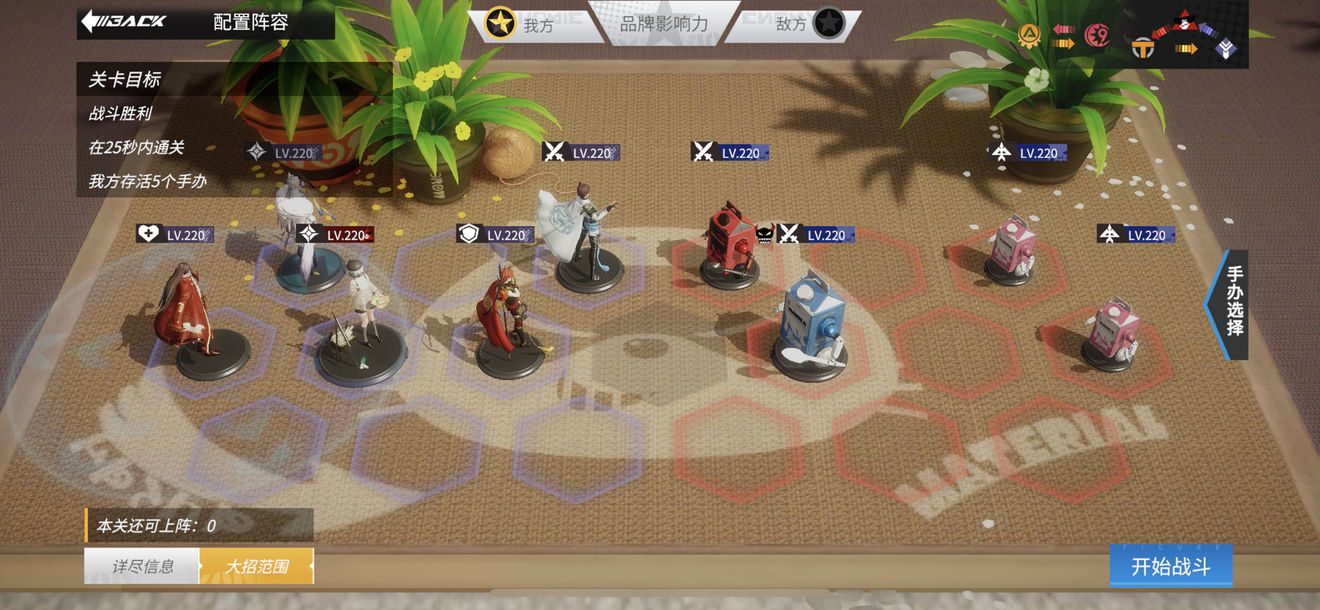Toggle the 大招范围 ultimate range view

point(257,566)
